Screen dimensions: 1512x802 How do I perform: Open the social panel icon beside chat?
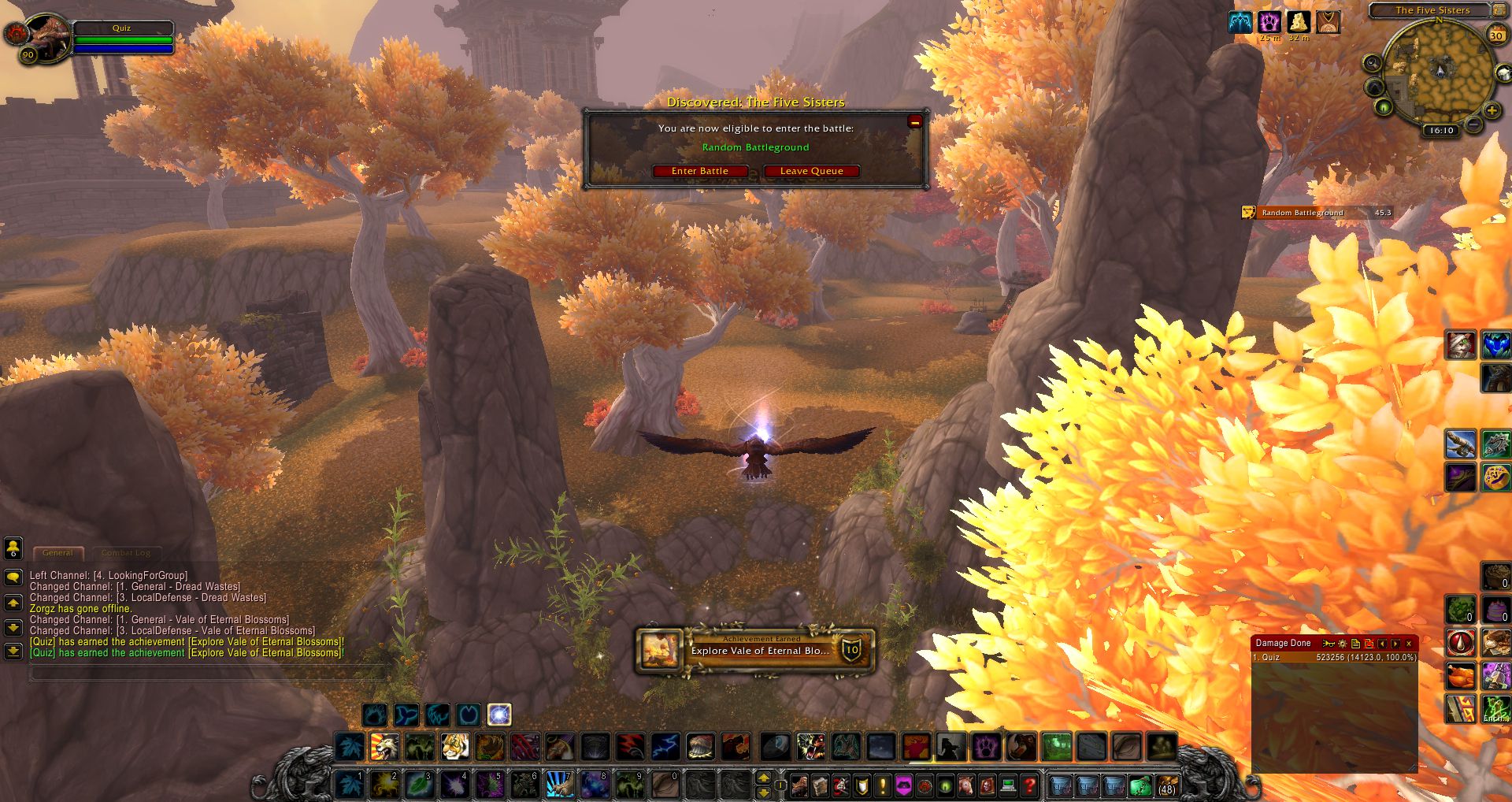pos(12,549)
